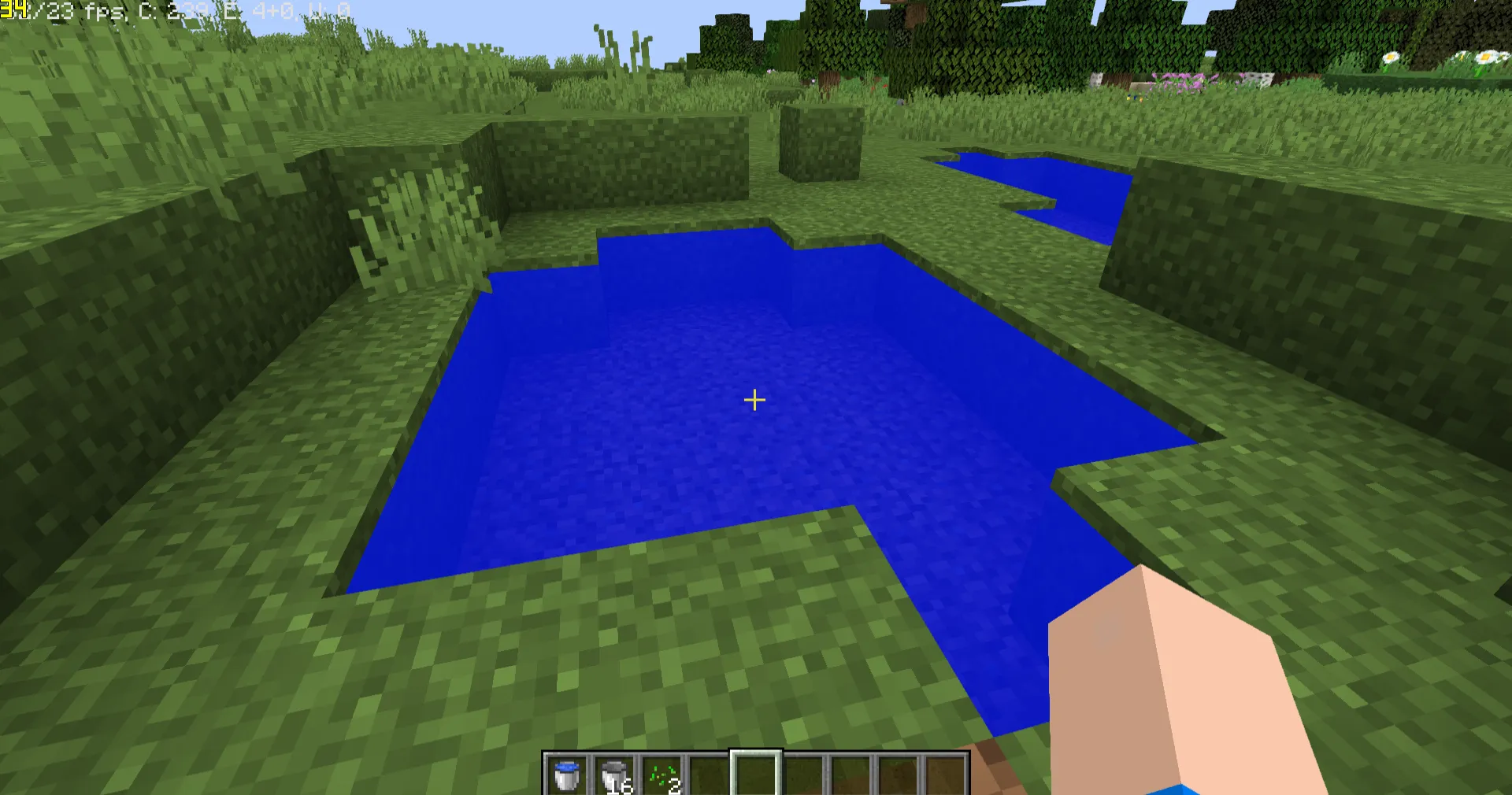Image resolution: width=1512 pixels, height=795 pixels.
Task: Click the crosshair at screen center
Action: tap(754, 401)
